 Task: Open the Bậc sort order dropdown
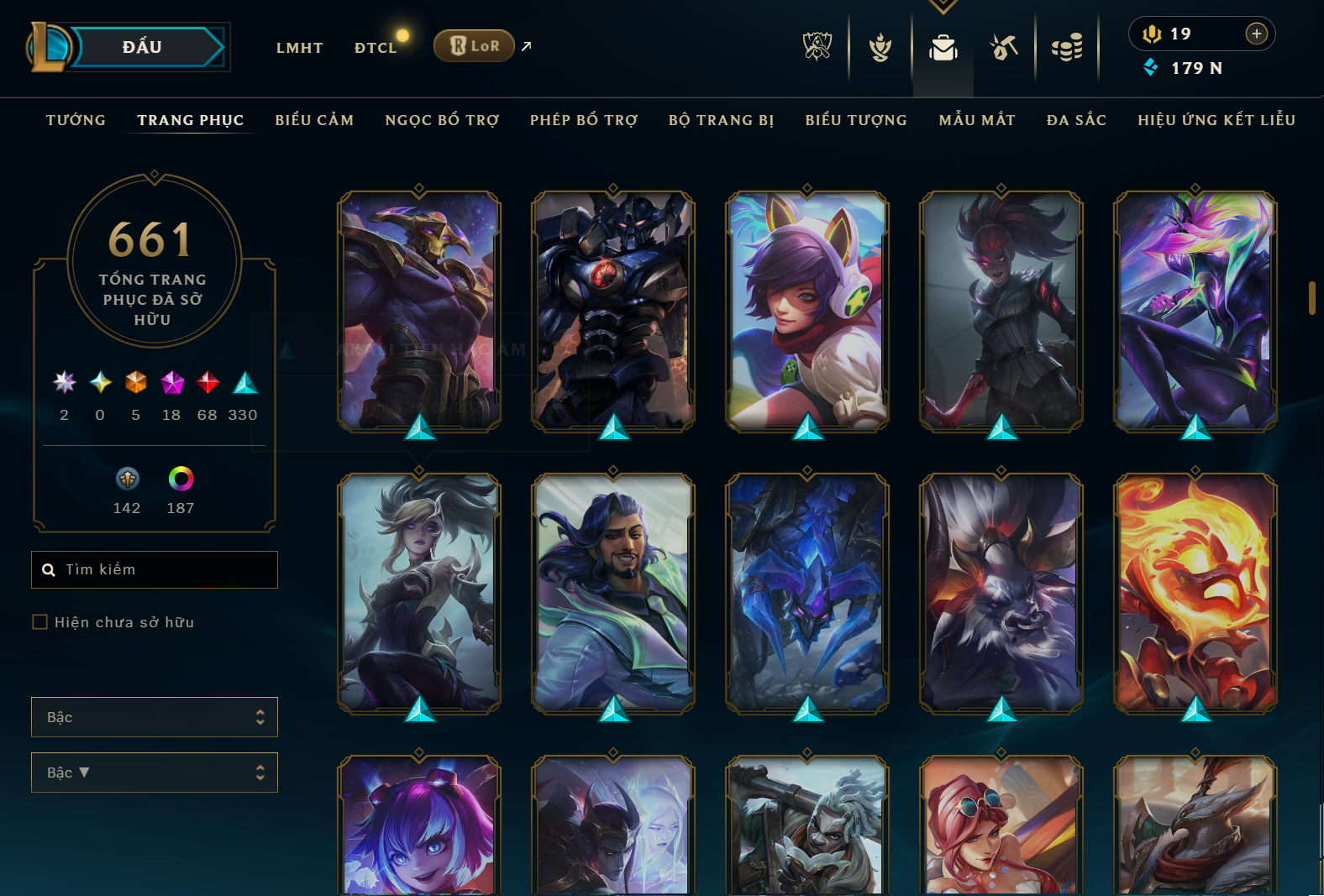(155, 772)
